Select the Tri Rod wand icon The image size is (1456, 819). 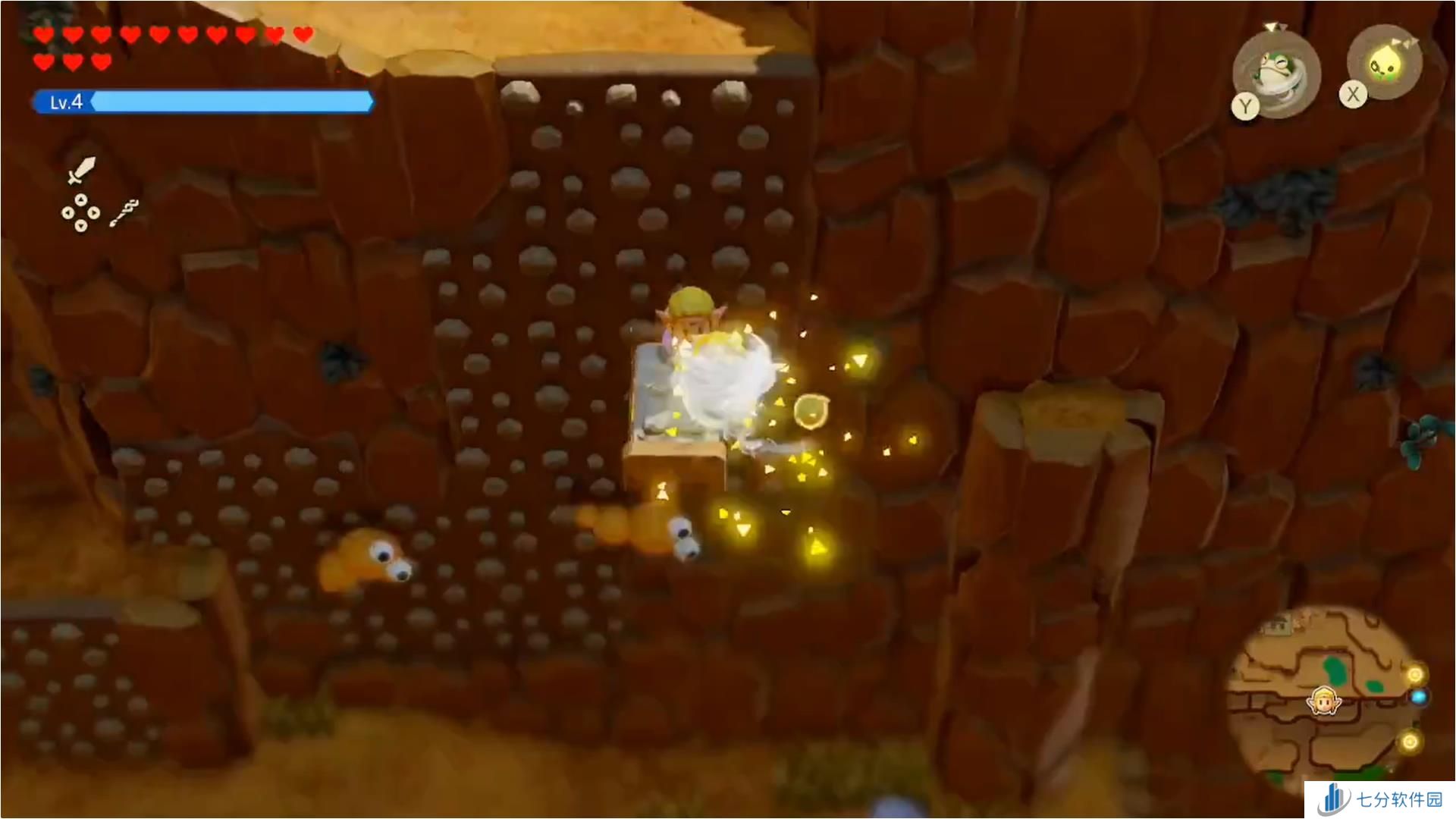[x=124, y=213]
